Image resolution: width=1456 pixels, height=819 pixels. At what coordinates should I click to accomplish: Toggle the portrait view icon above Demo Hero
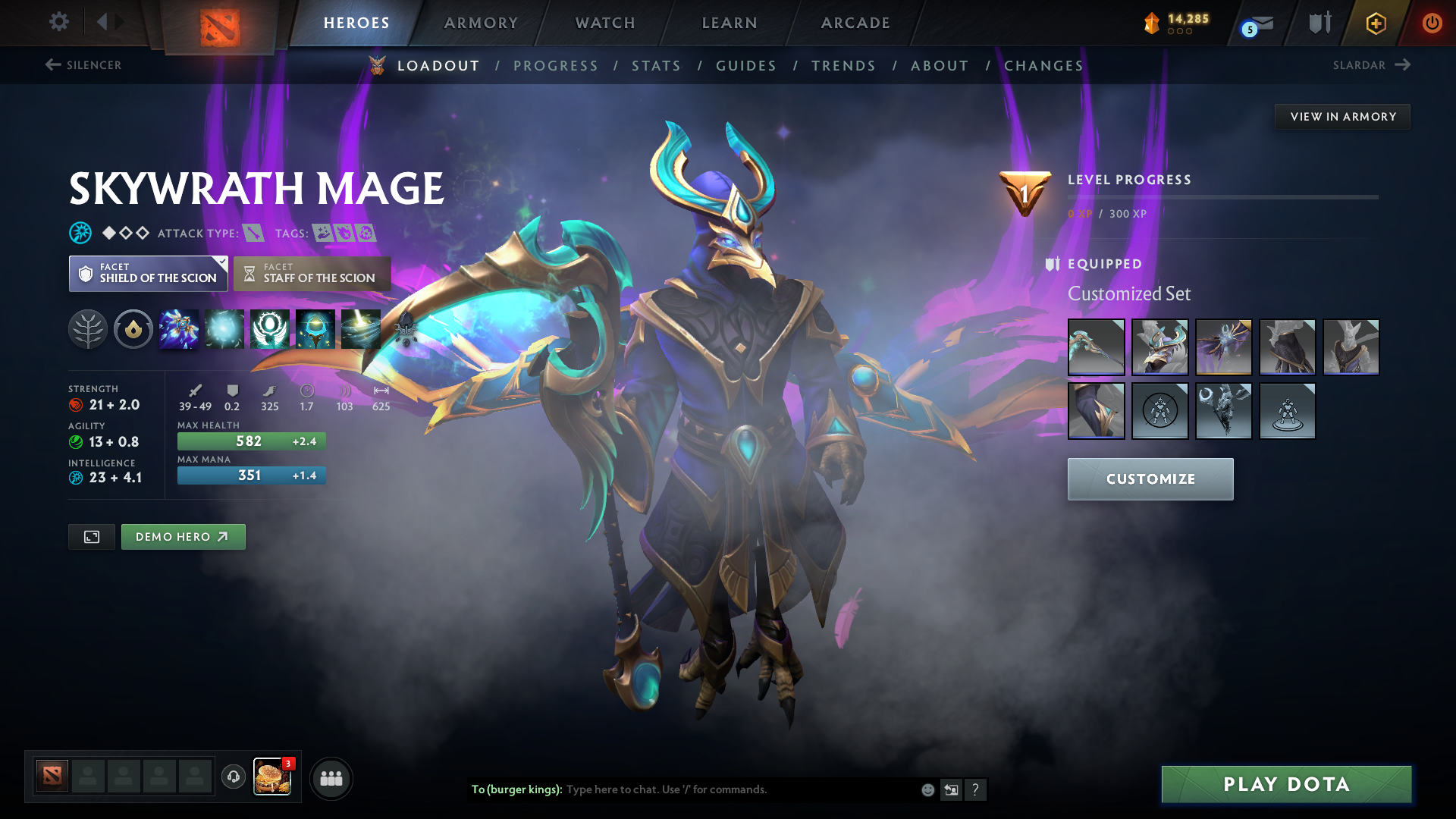pos(91,536)
